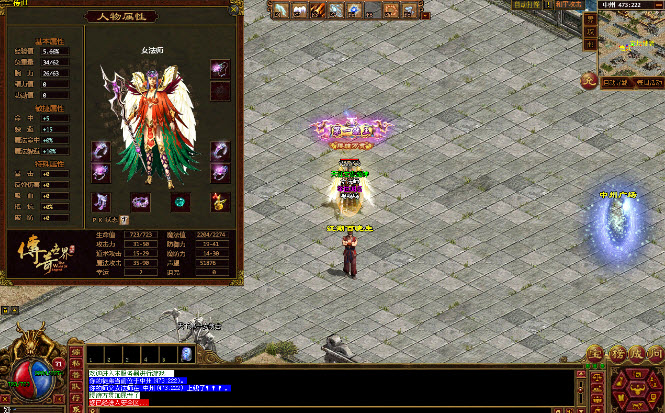Select the gold pouch equipment slot

(x=219, y=202)
